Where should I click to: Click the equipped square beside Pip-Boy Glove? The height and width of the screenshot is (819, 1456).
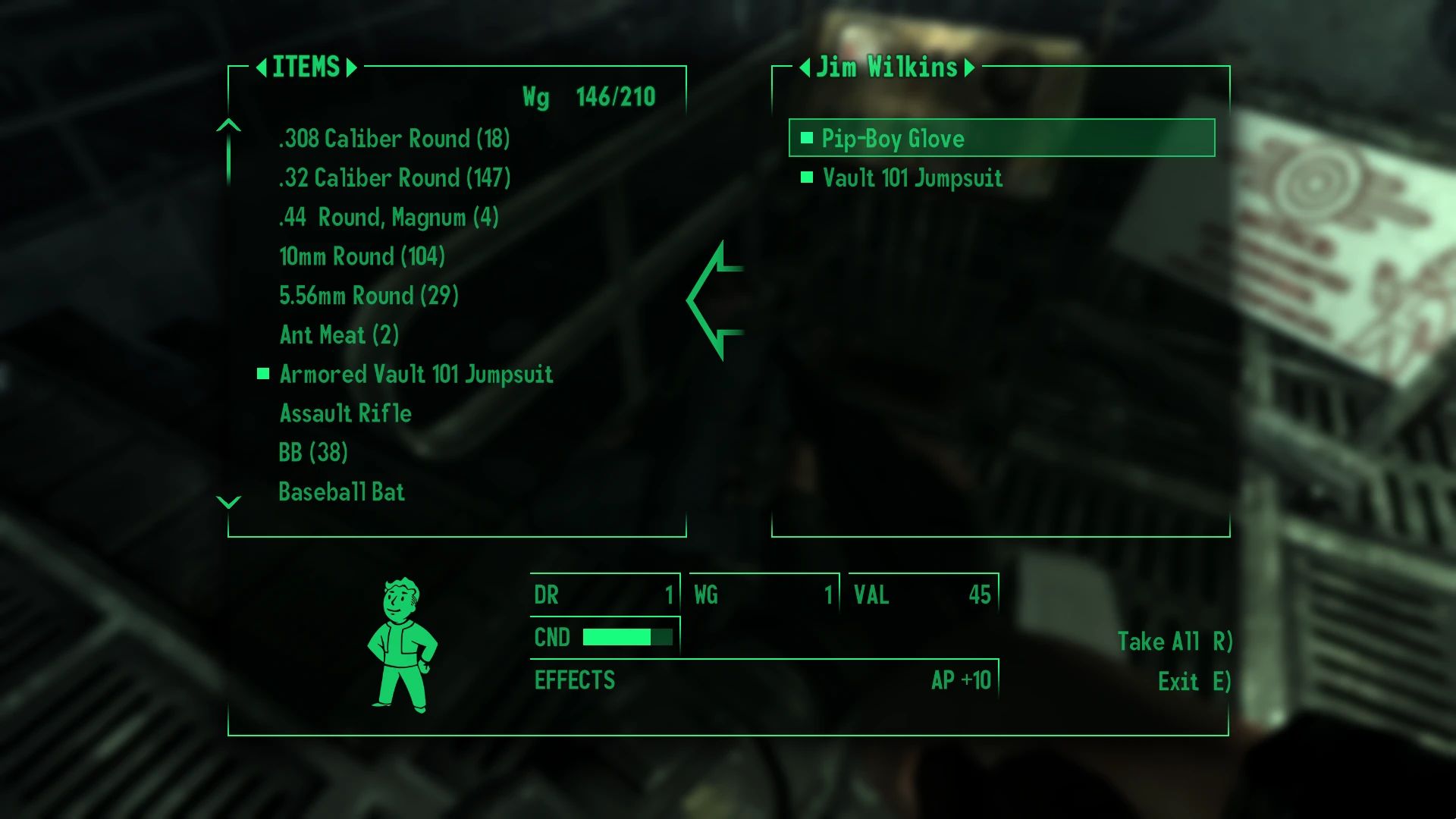(x=808, y=140)
